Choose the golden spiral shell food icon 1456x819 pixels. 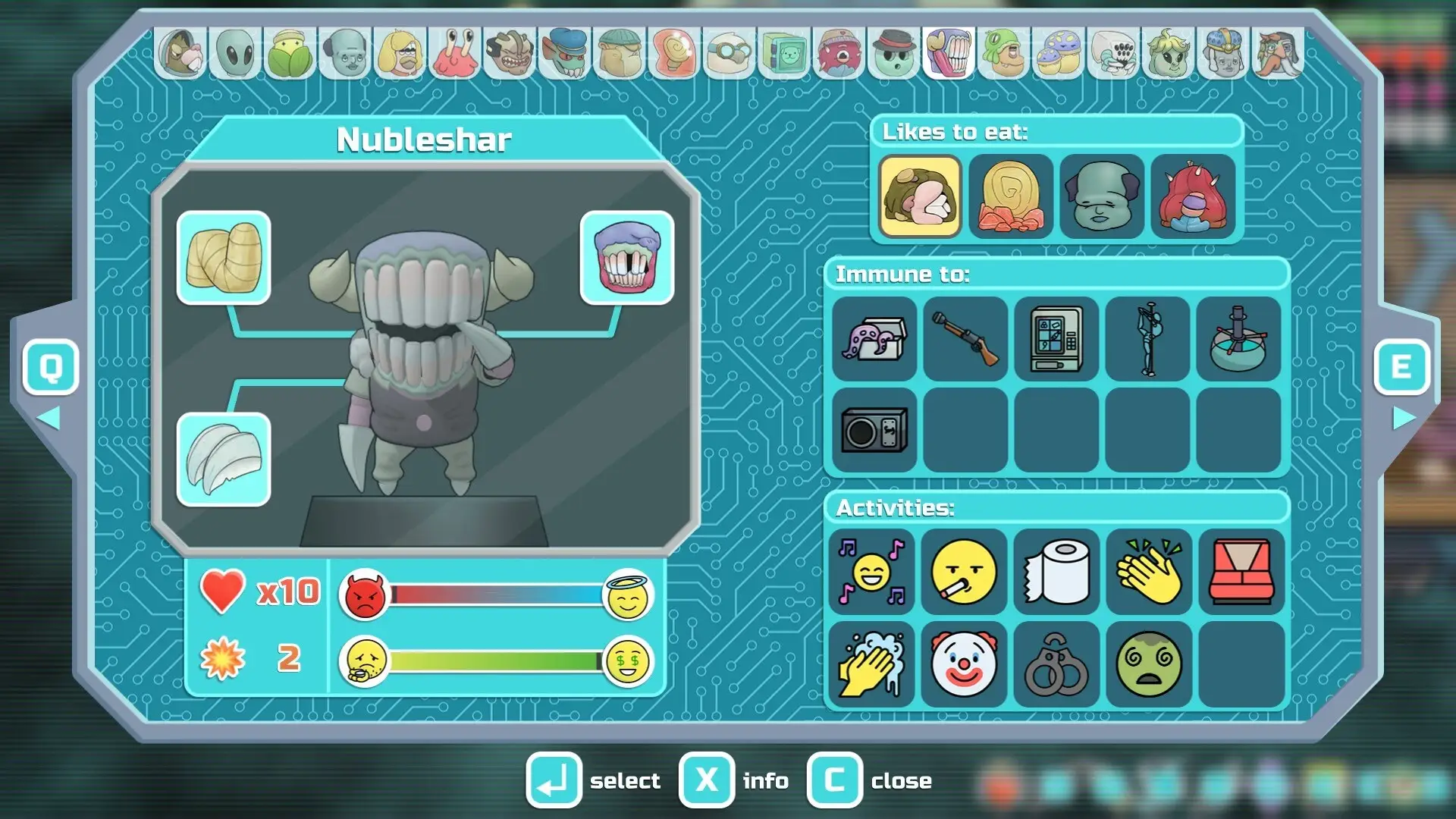click(x=1011, y=196)
